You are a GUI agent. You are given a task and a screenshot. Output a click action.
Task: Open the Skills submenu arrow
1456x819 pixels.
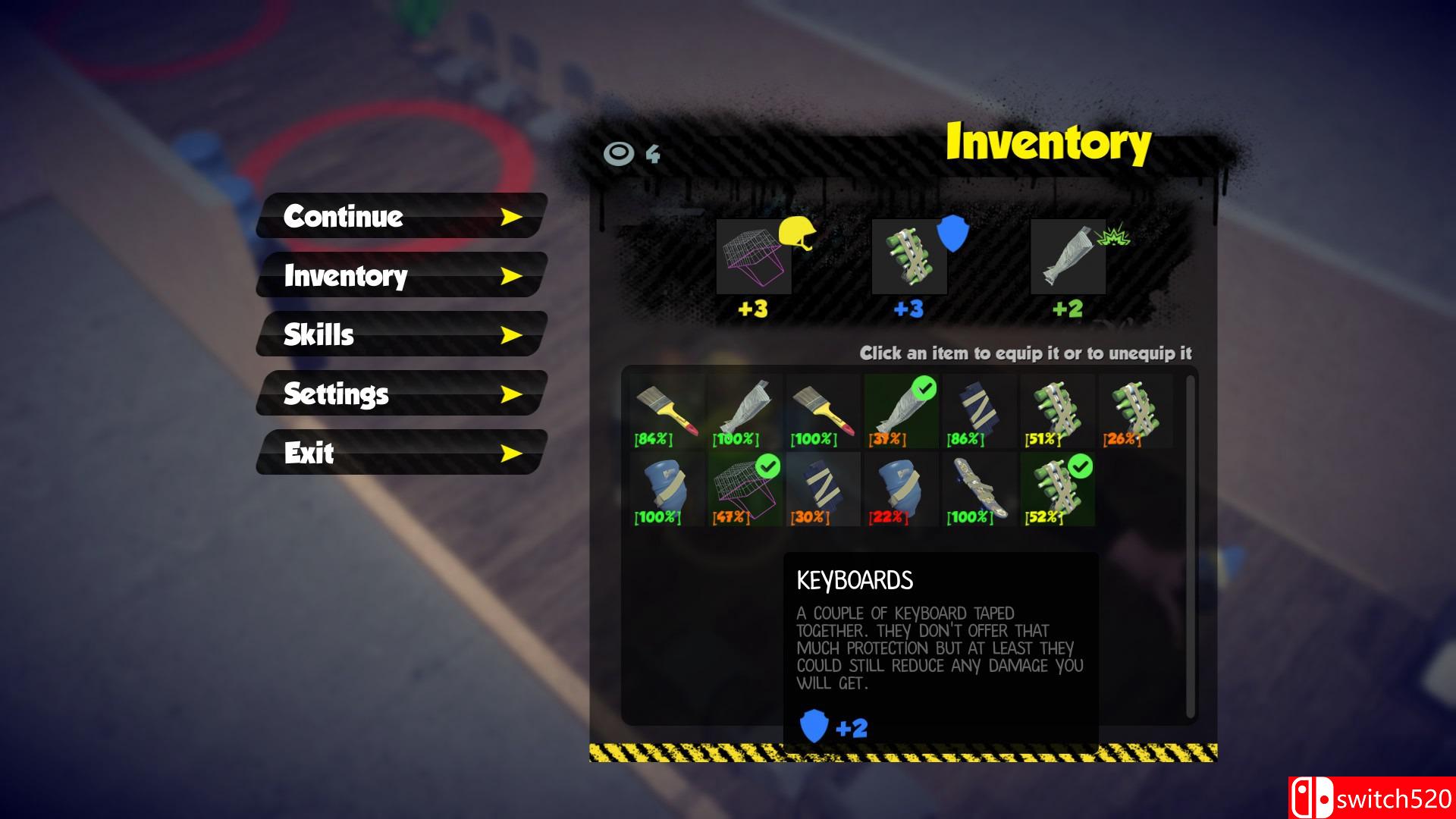pos(513,335)
